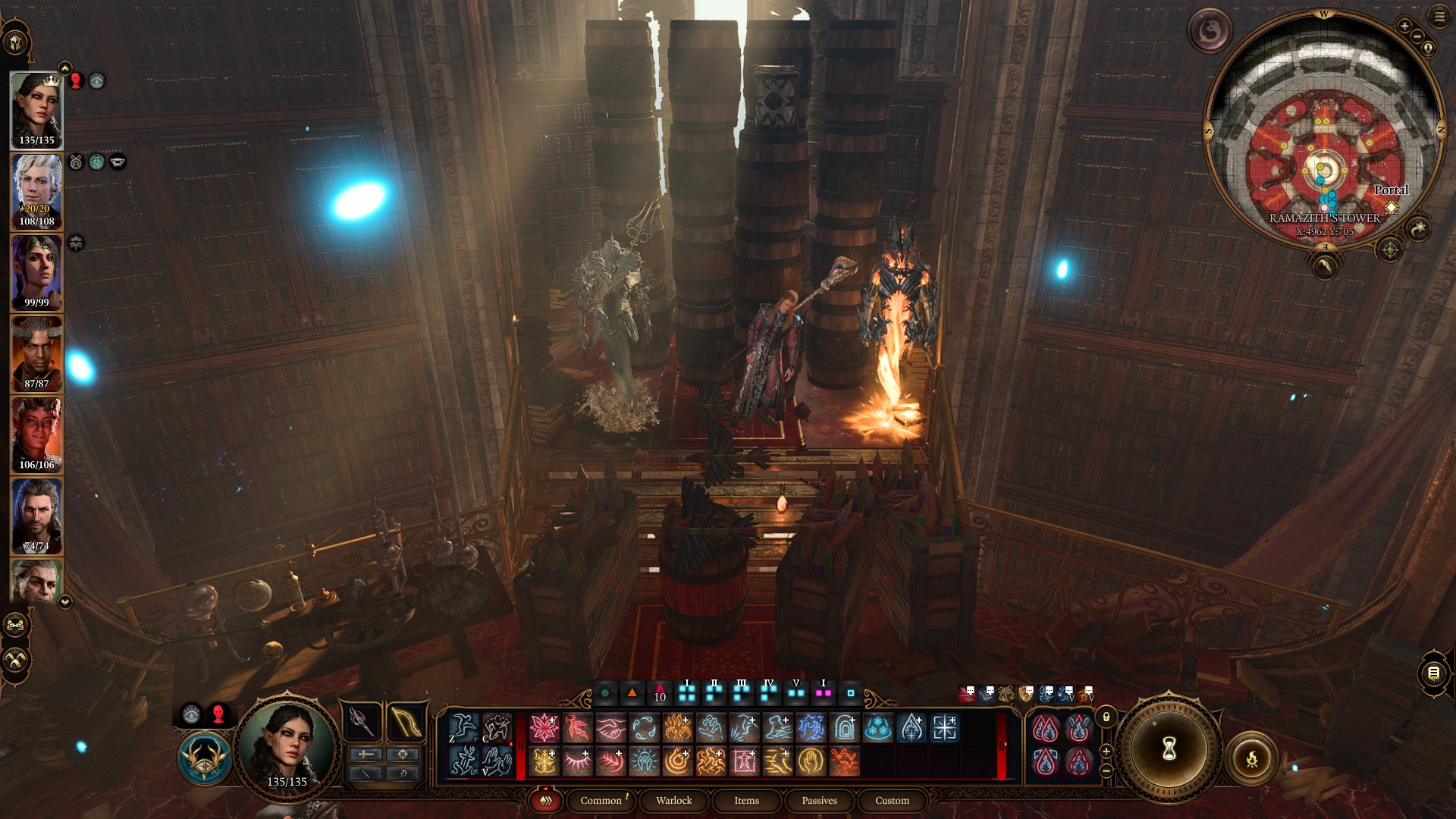Activate the handshake spell icon
The width and height of the screenshot is (1456, 819).
click(610, 728)
